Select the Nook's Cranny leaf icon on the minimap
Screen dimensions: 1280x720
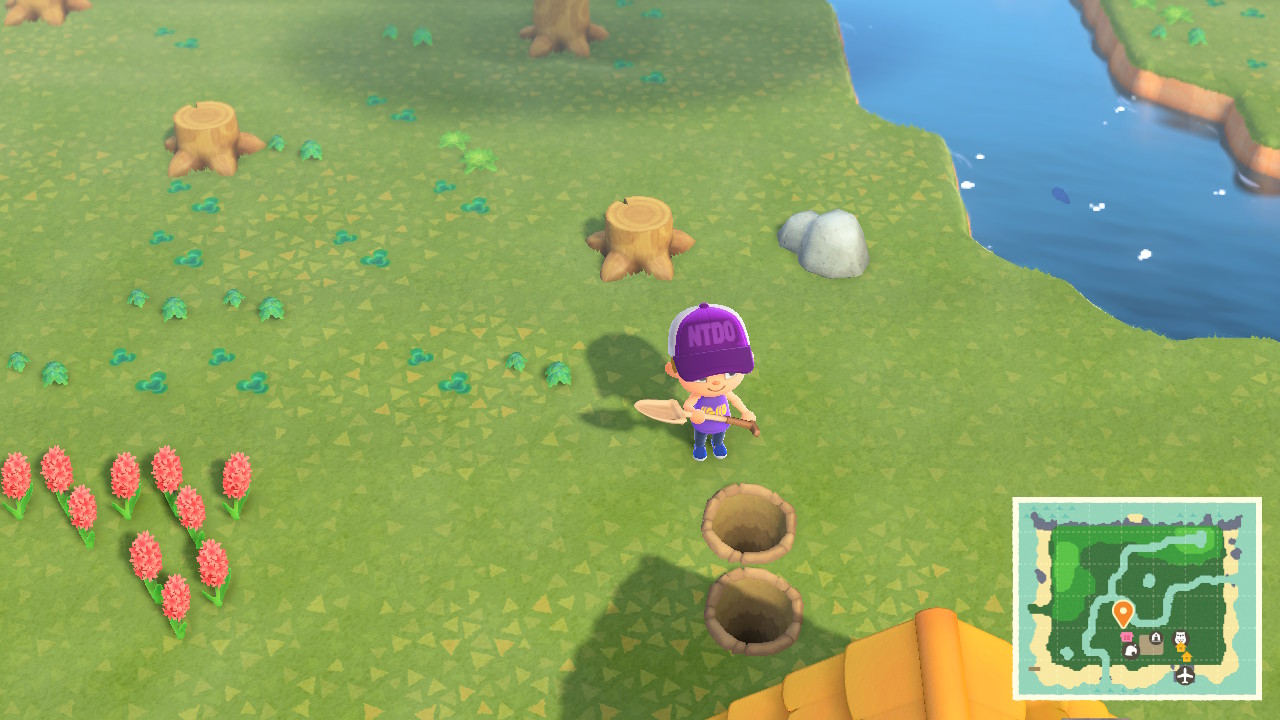(1131, 651)
